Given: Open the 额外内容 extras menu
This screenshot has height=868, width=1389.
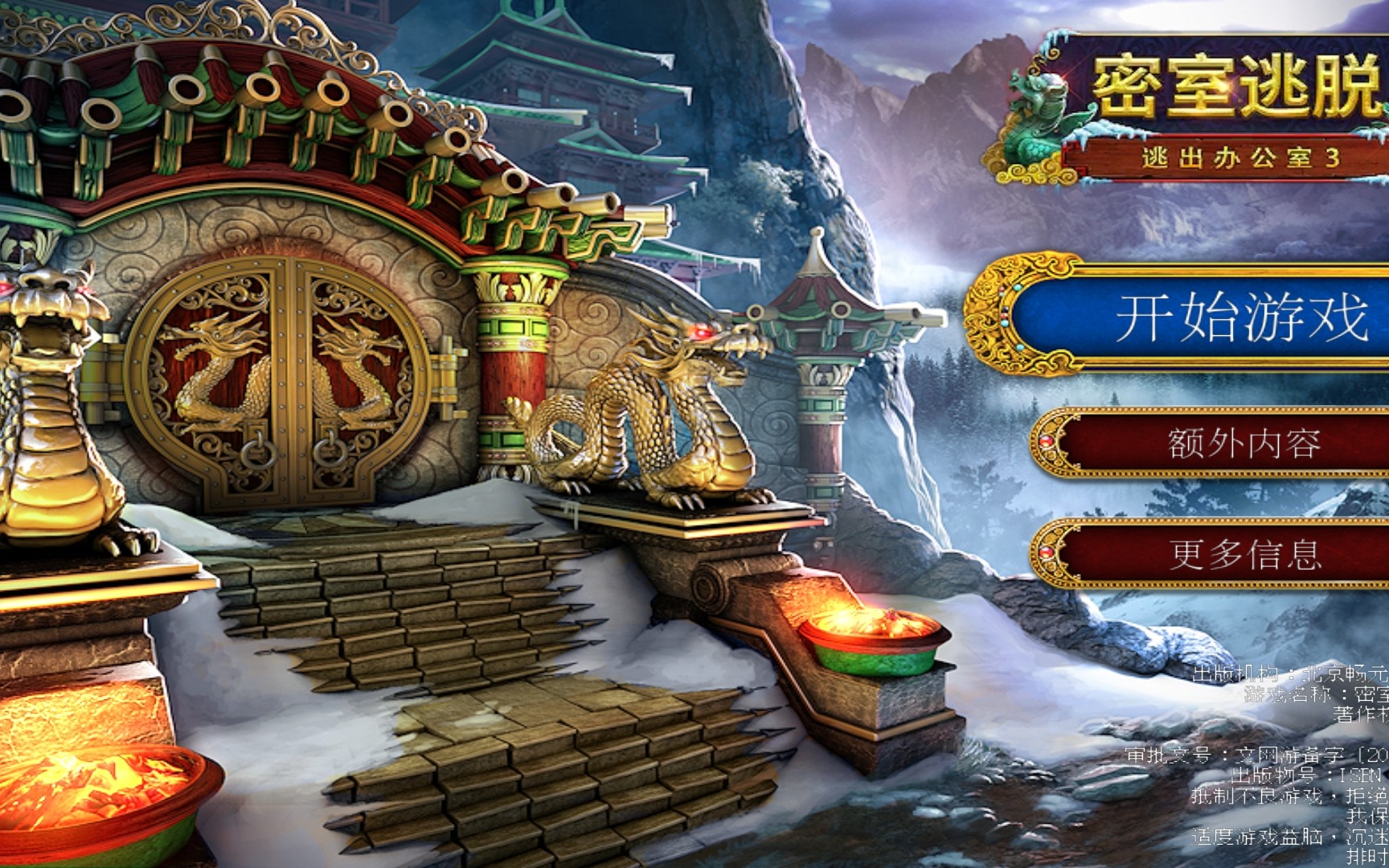Looking at the screenshot, I should [x=1242, y=443].
